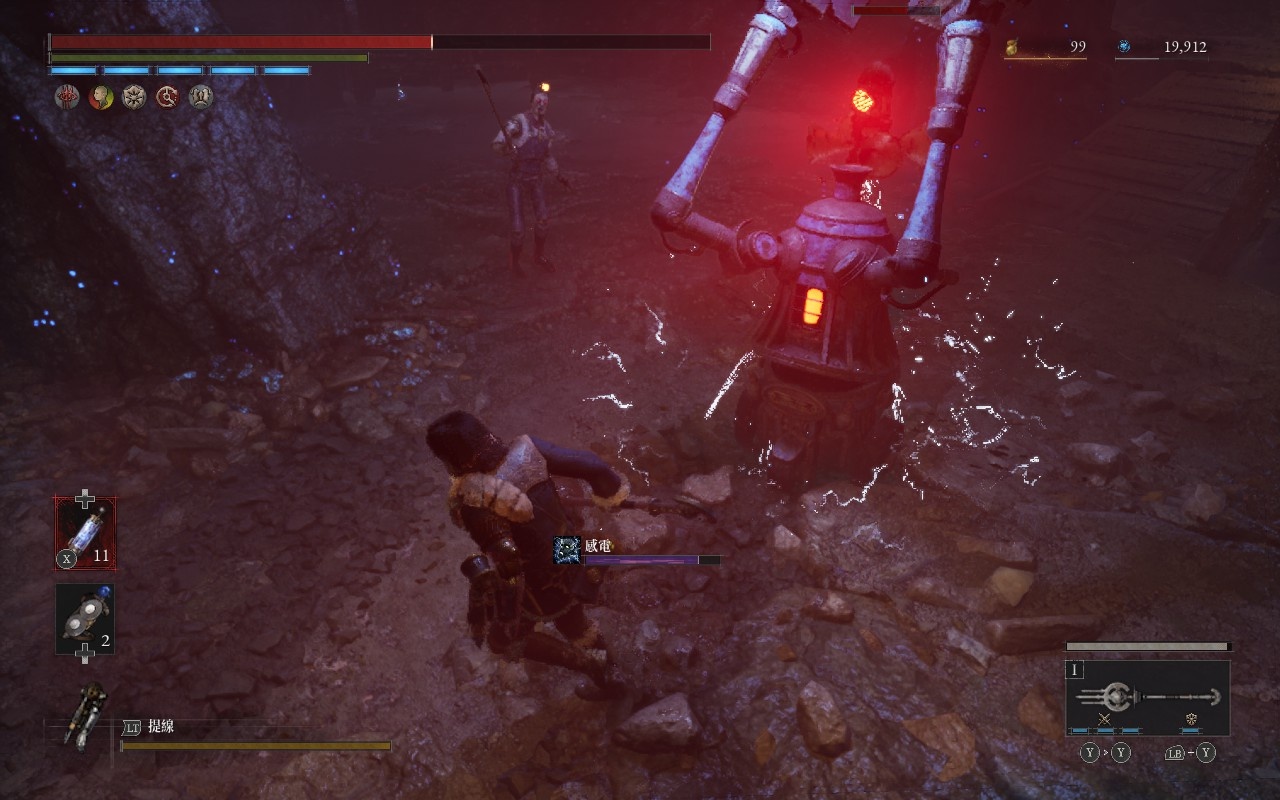
Task: Select the equipped weapon panel
Action: 1147,698
